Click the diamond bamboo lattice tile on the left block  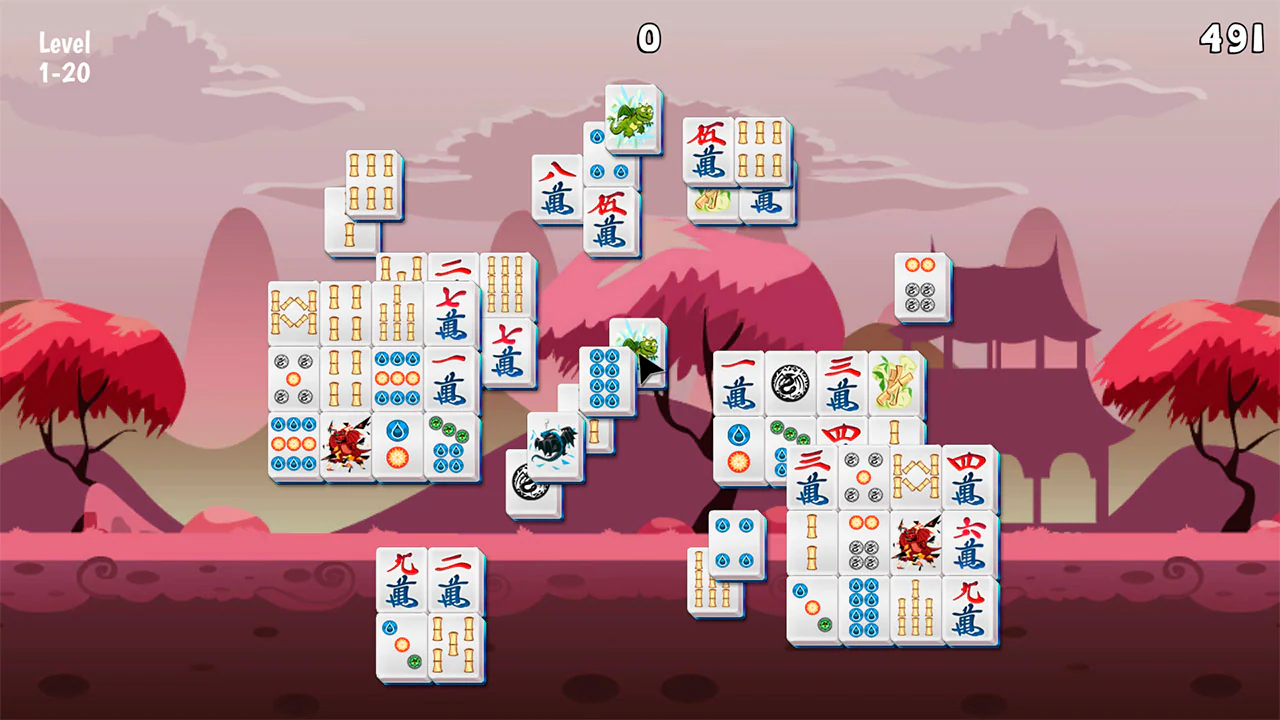coord(293,312)
